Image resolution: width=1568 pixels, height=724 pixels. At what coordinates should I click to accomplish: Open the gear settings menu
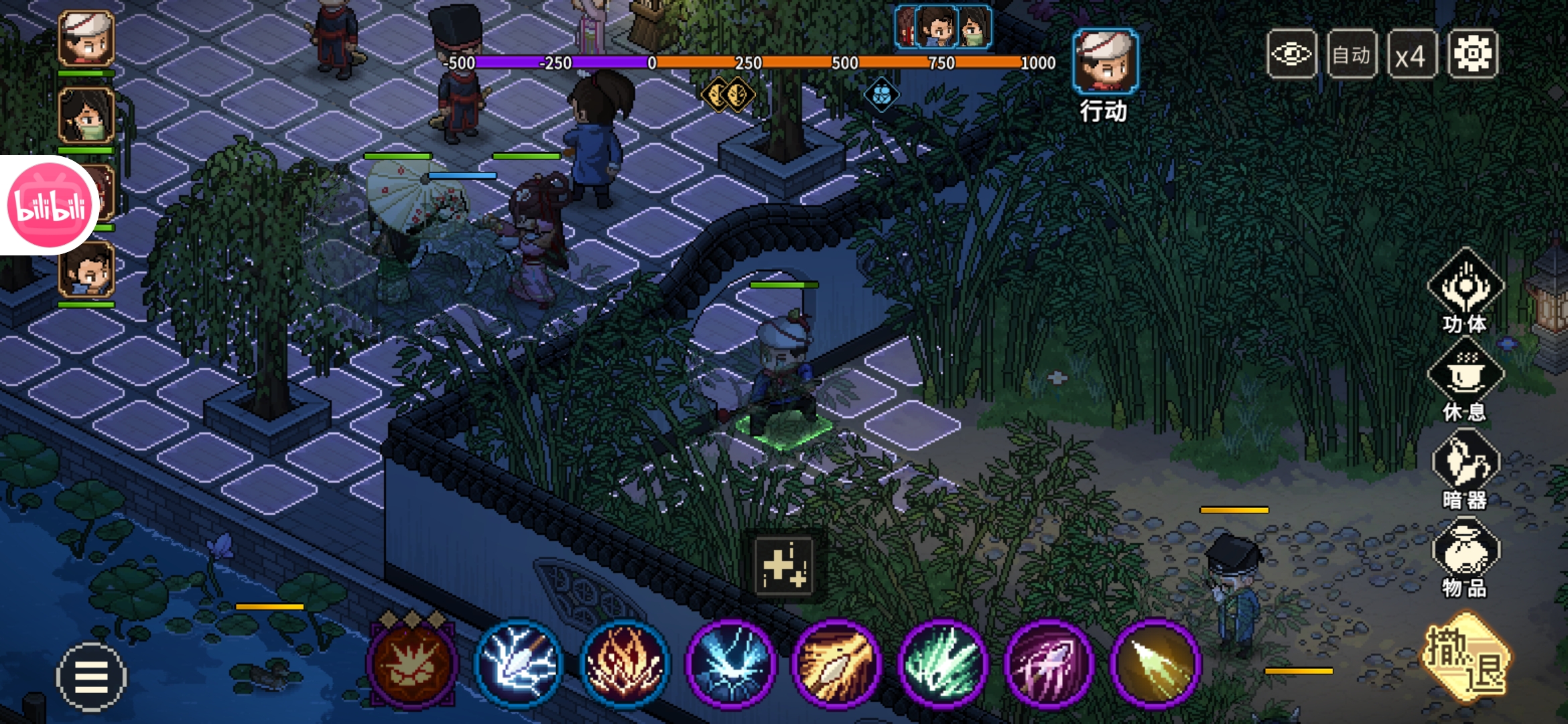click(1472, 54)
